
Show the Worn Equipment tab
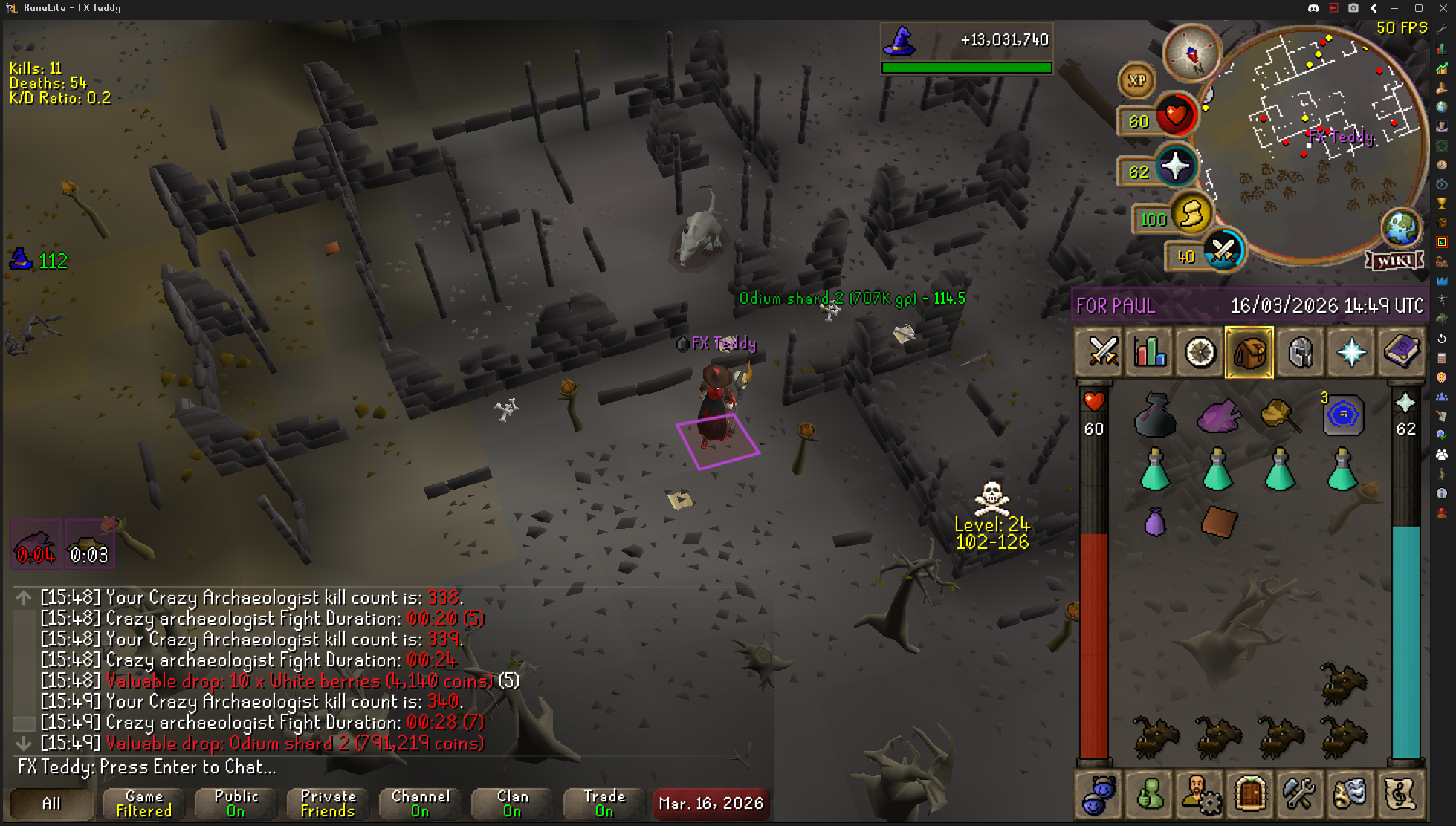coord(1300,352)
